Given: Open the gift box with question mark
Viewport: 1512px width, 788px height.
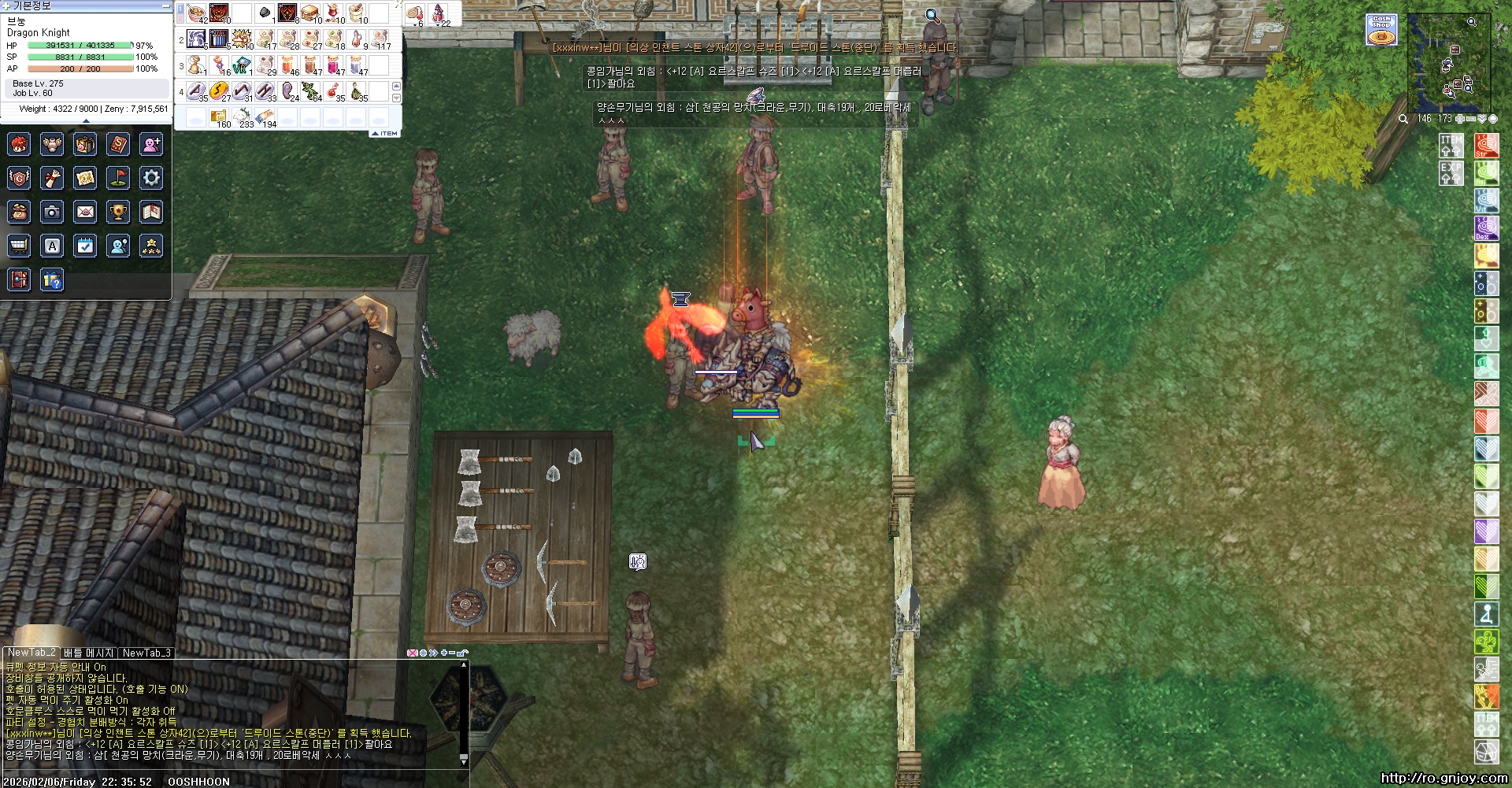Looking at the screenshot, I should click(52, 279).
